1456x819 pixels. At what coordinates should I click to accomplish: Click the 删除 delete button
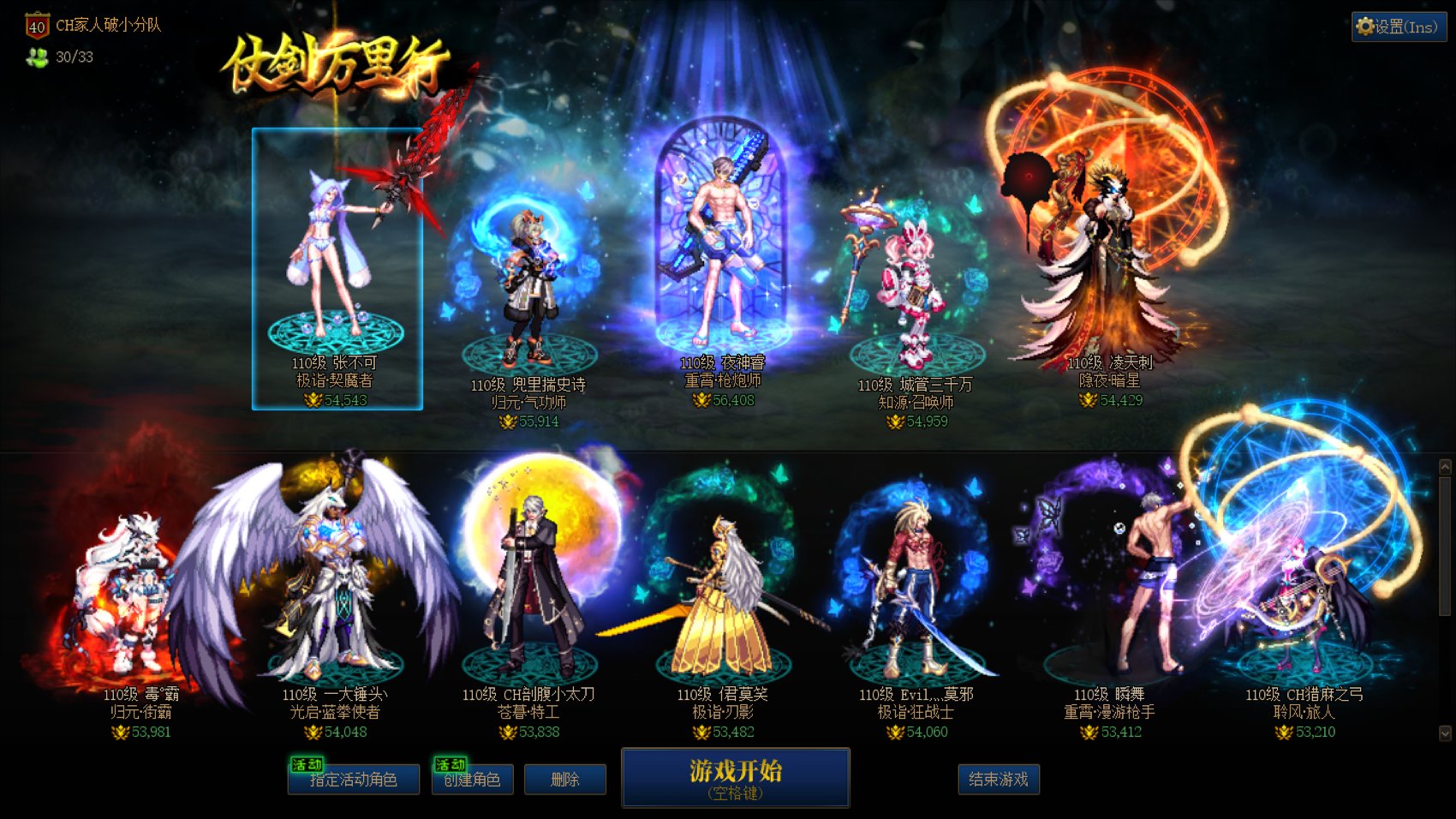click(x=565, y=780)
